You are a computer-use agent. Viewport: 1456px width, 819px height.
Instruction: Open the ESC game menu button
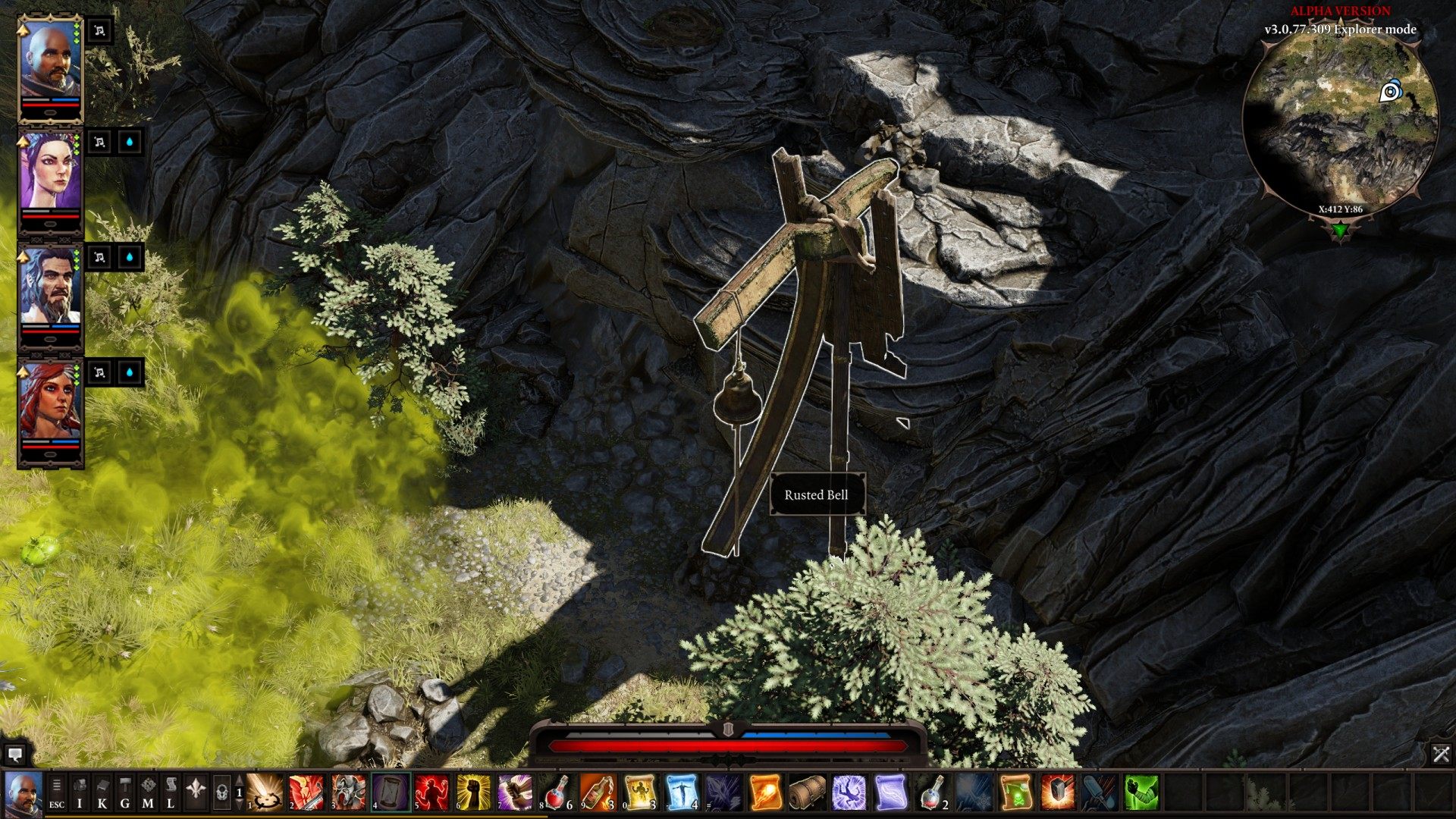pos(57,792)
